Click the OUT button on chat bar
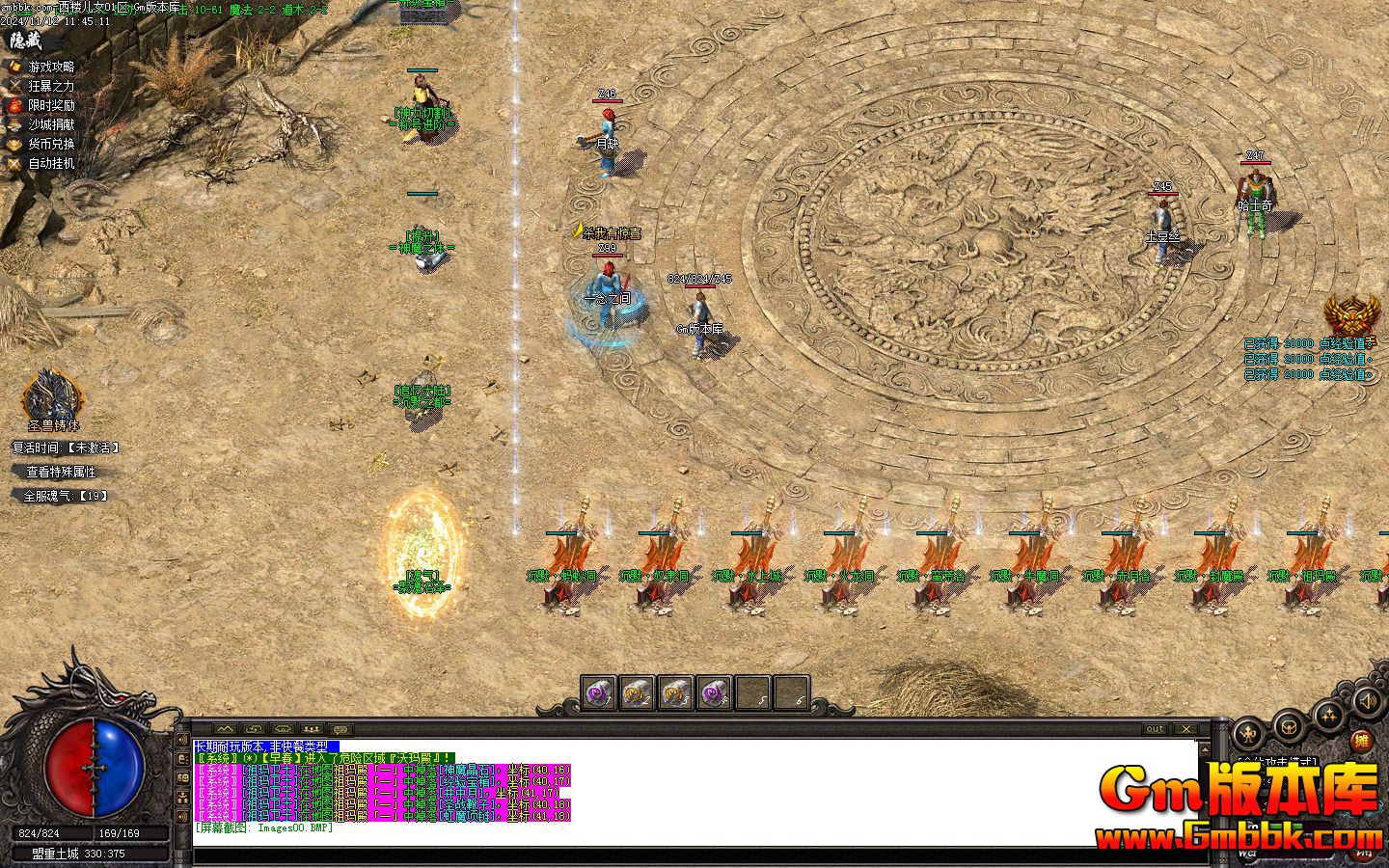The image size is (1389, 868). 1155,729
